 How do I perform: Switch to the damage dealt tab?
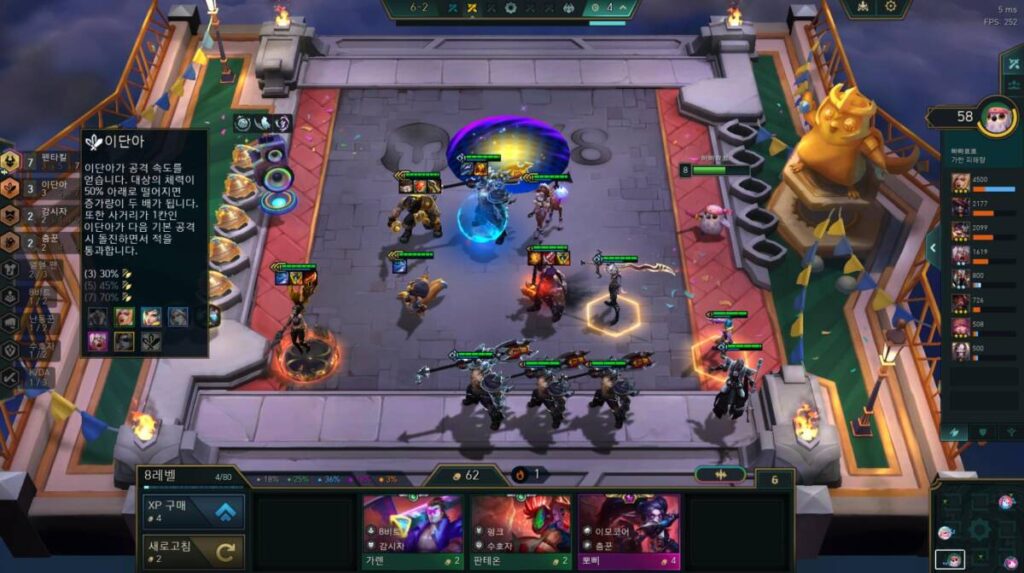(955, 431)
